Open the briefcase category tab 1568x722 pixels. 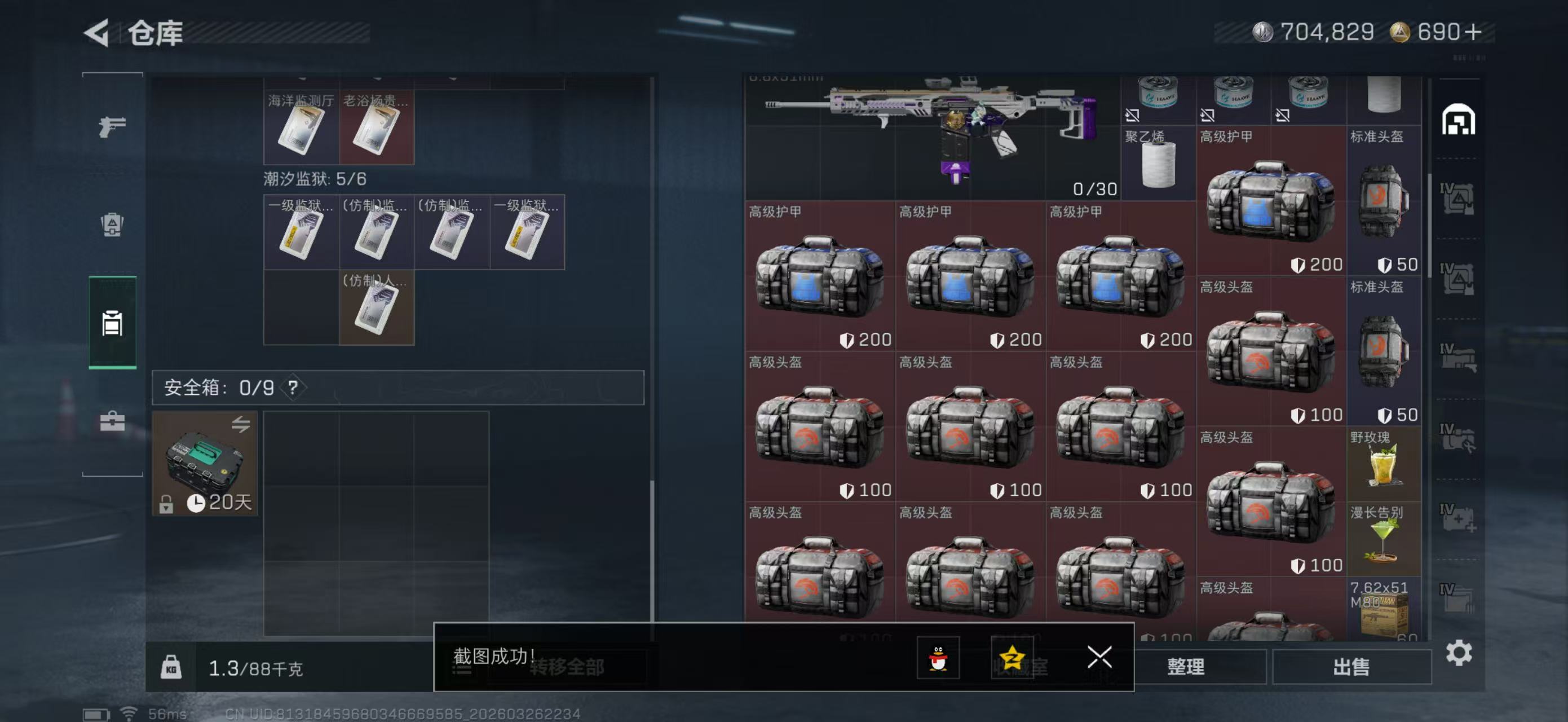click(x=113, y=421)
